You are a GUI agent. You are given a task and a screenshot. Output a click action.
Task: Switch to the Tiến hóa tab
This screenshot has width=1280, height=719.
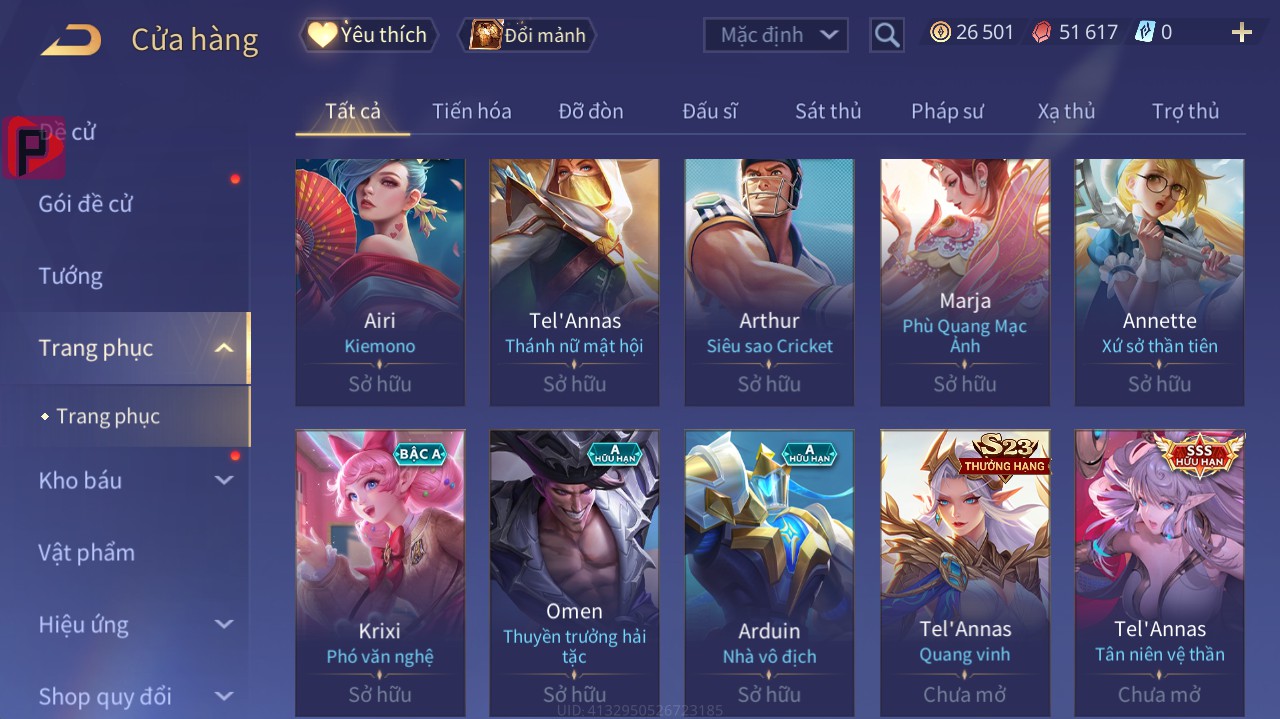point(471,111)
